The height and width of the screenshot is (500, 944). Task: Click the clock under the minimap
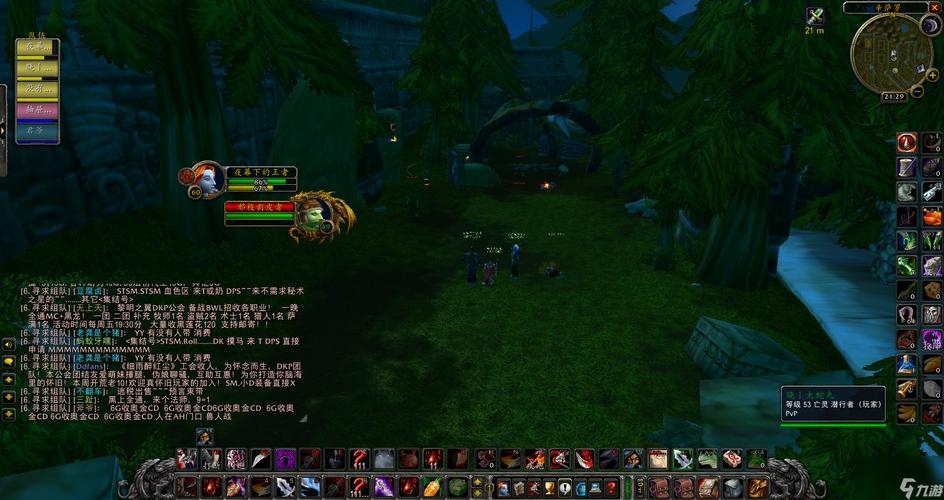894,97
